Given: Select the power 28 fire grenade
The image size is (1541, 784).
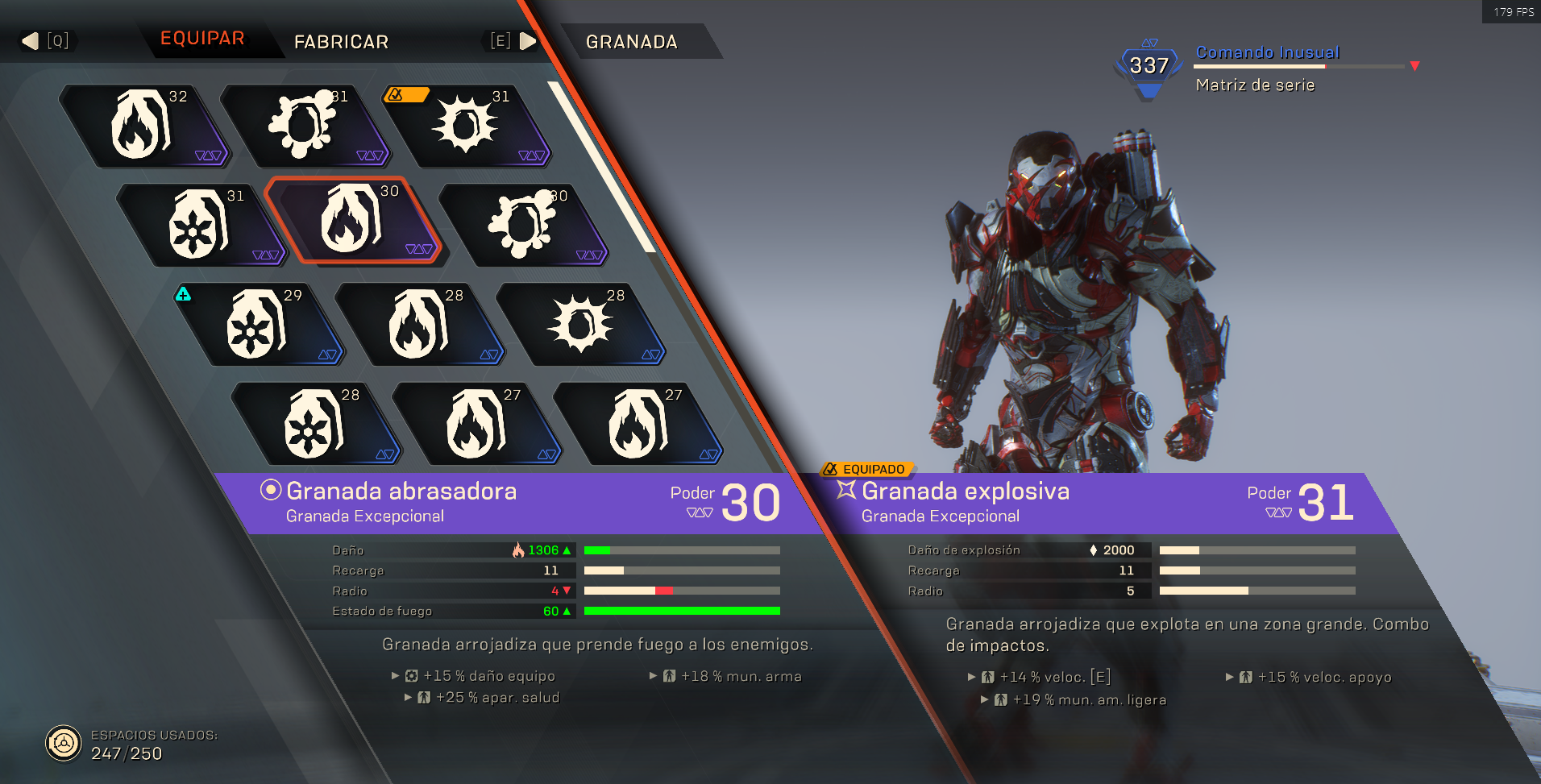Looking at the screenshot, I should [x=419, y=324].
